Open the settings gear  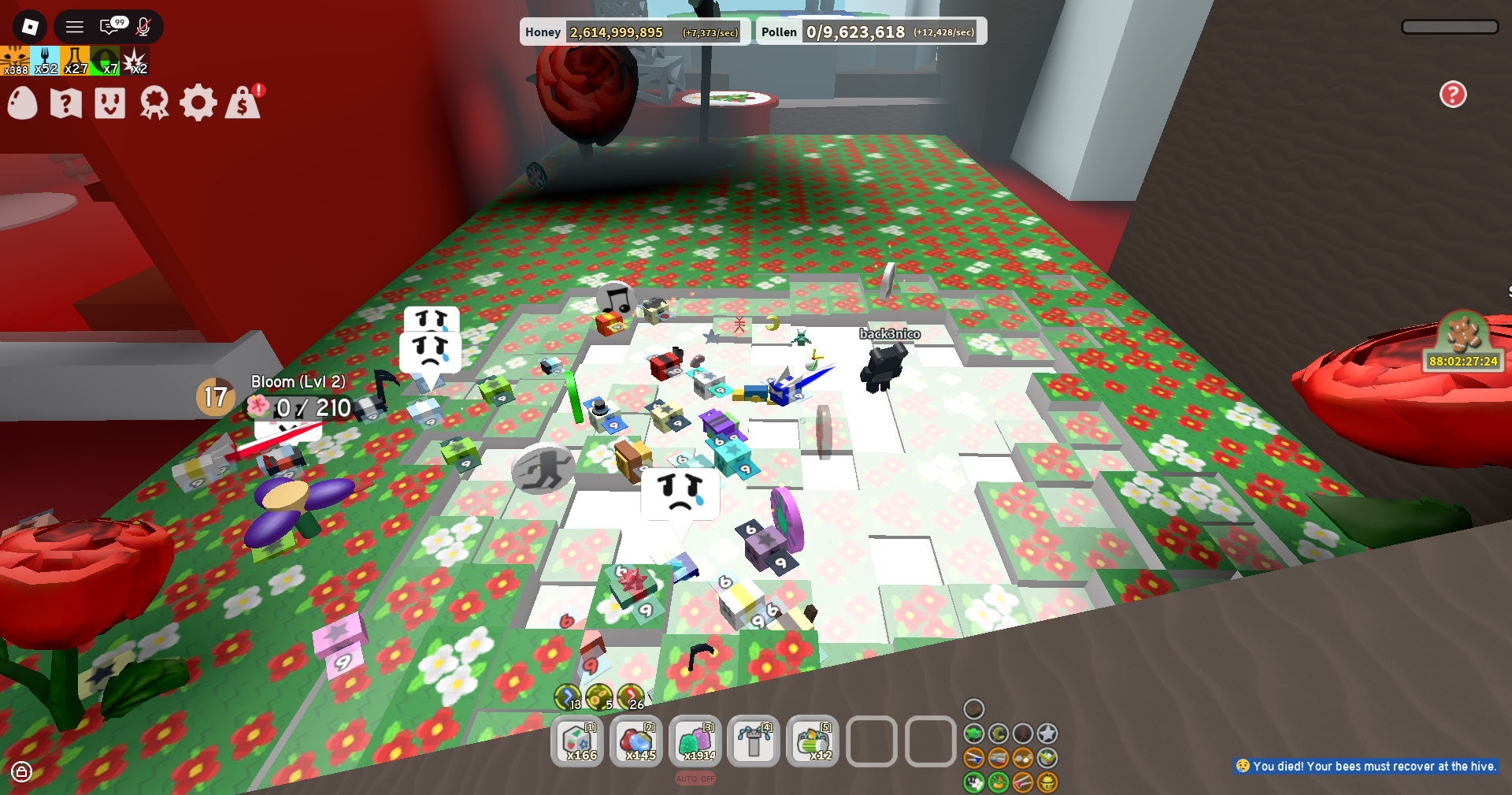pos(199,102)
